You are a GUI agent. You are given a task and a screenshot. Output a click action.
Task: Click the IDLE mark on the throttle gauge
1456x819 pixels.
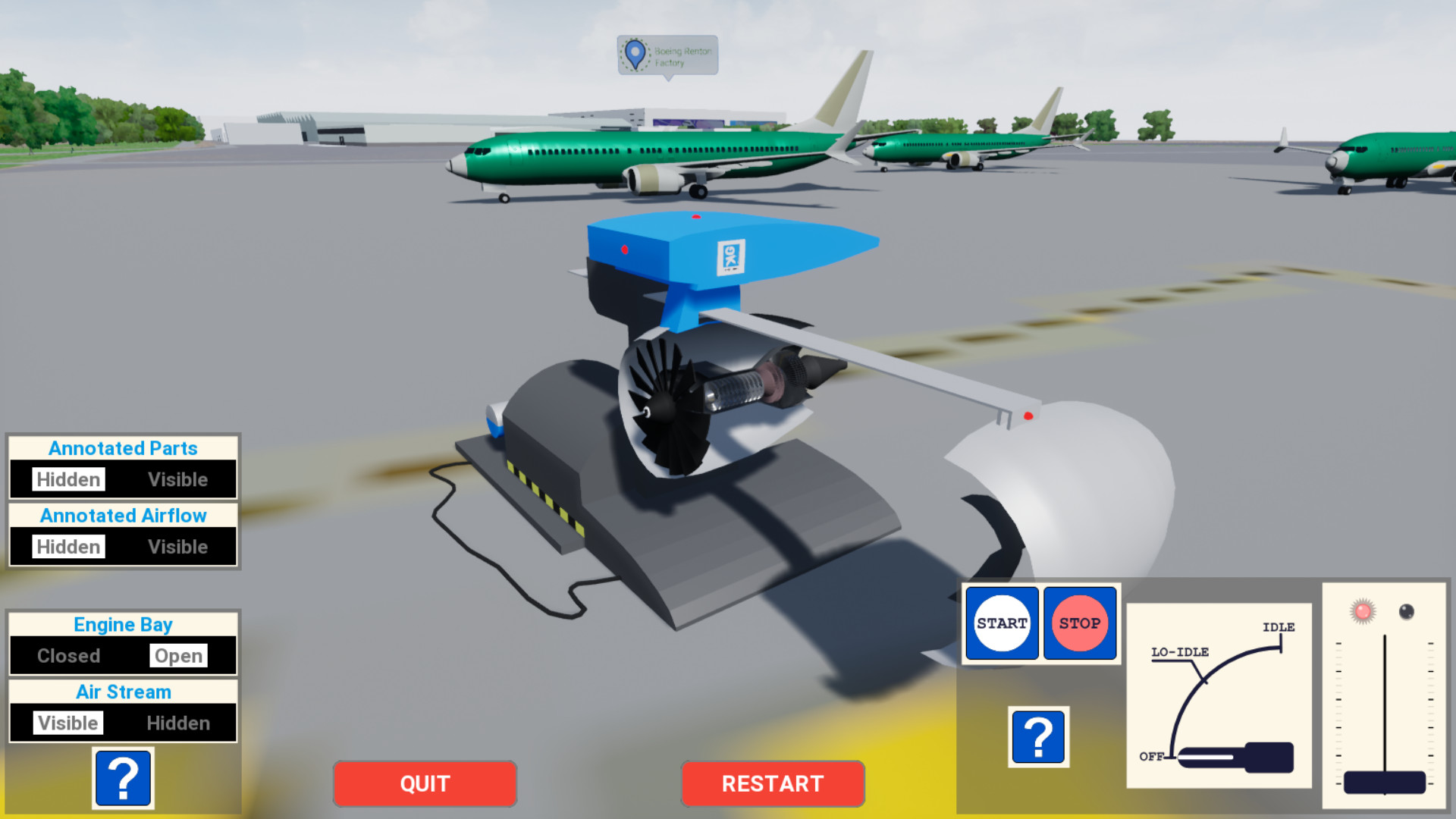(1279, 629)
